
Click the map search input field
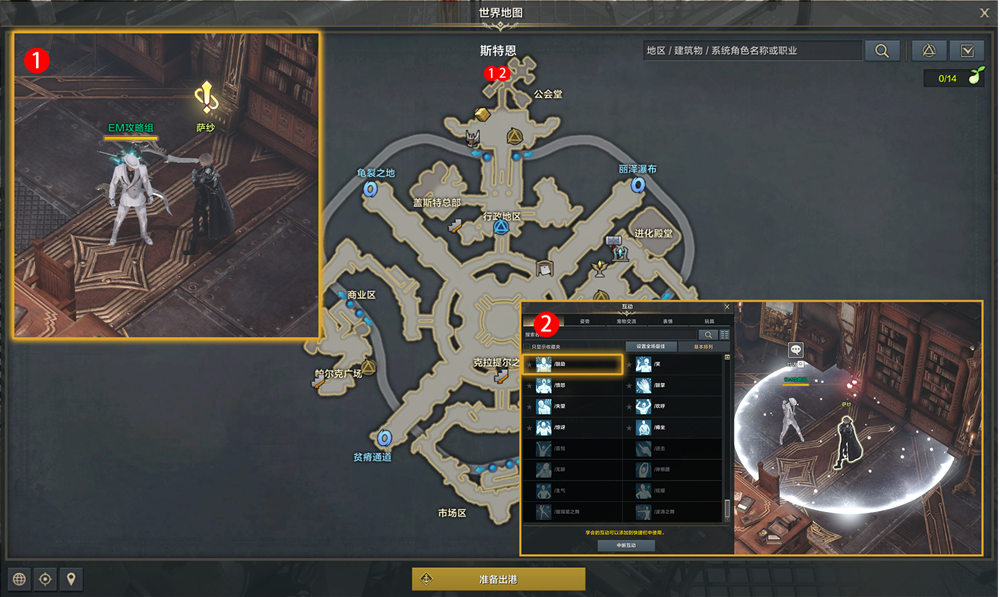(752, 50)
